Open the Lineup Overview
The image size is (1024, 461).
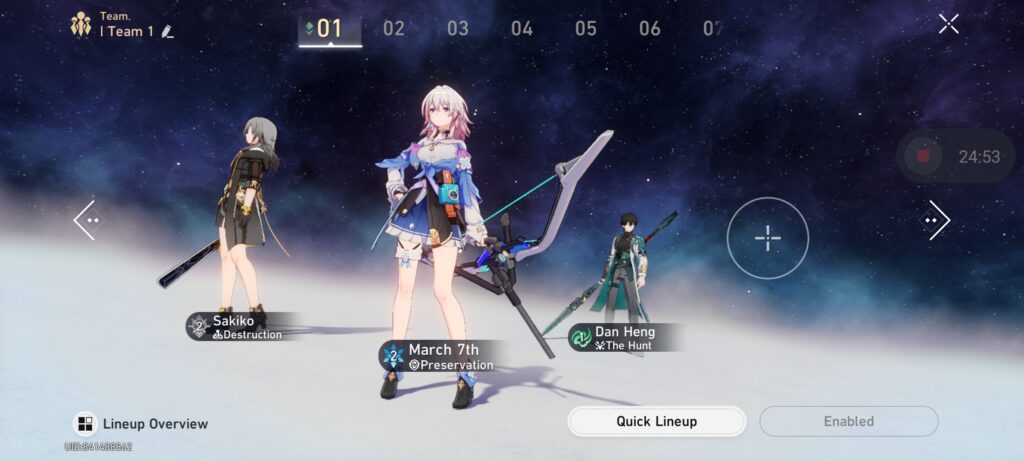tap(141, 424)
